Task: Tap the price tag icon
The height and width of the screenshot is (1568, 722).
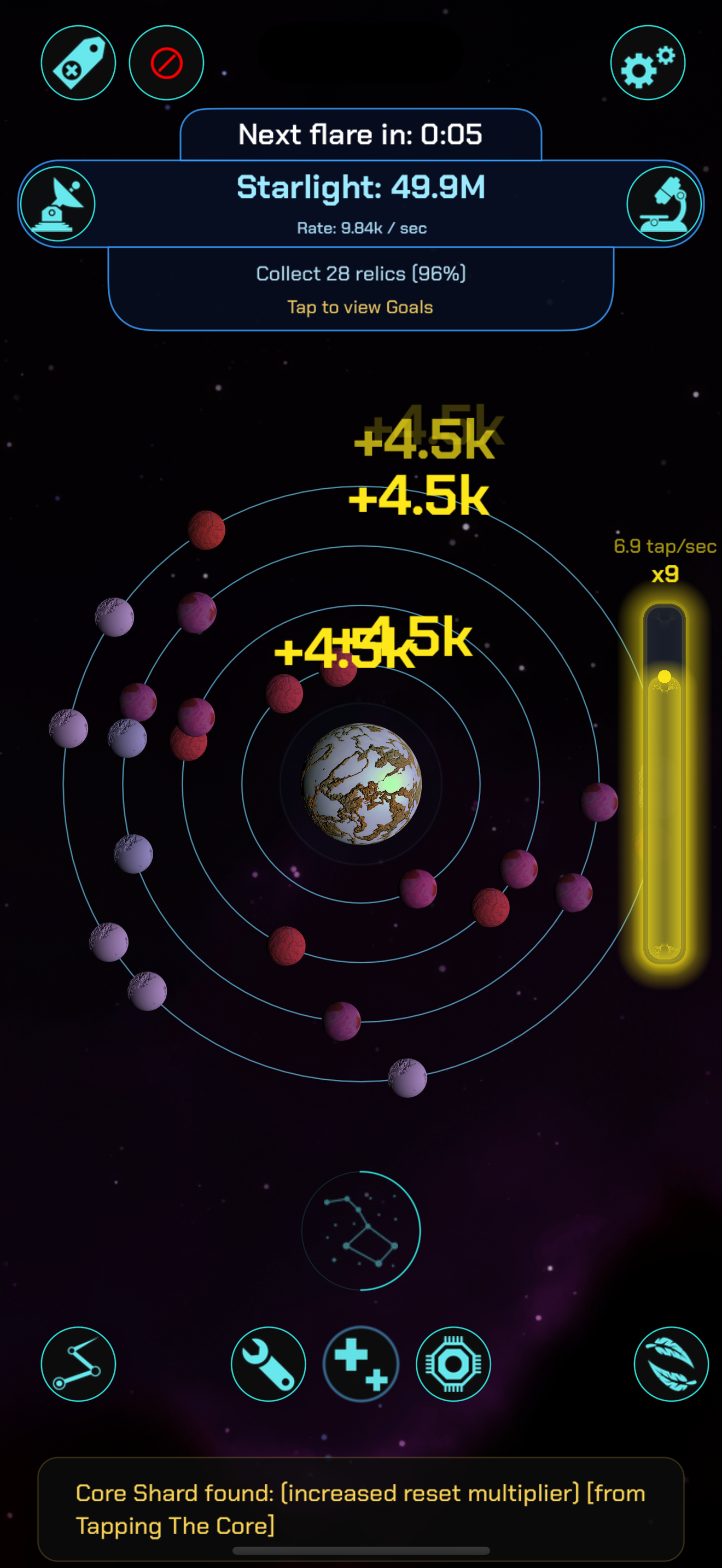Action: (79, 63)
